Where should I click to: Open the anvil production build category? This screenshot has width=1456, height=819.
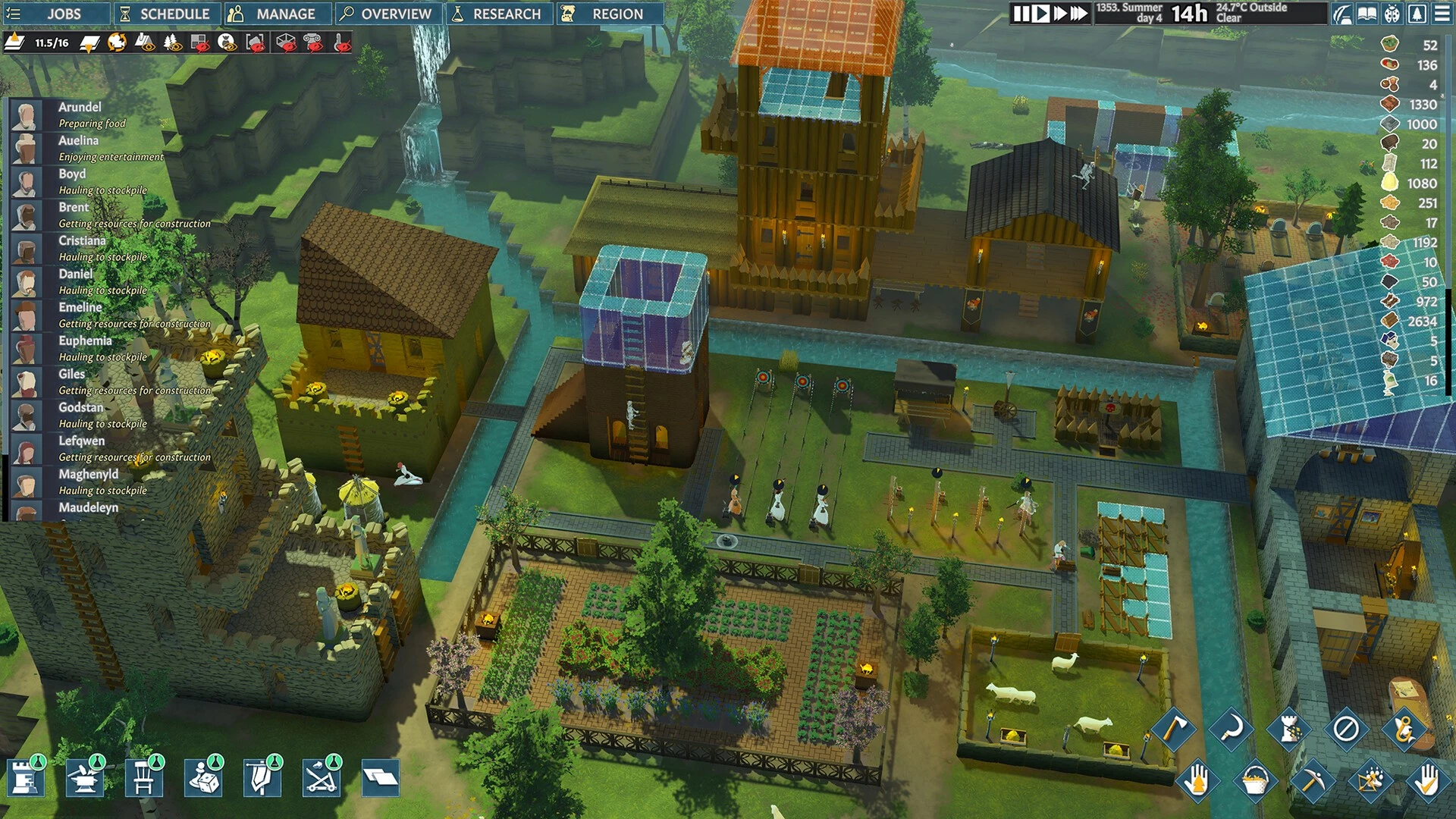coord(83,778)
